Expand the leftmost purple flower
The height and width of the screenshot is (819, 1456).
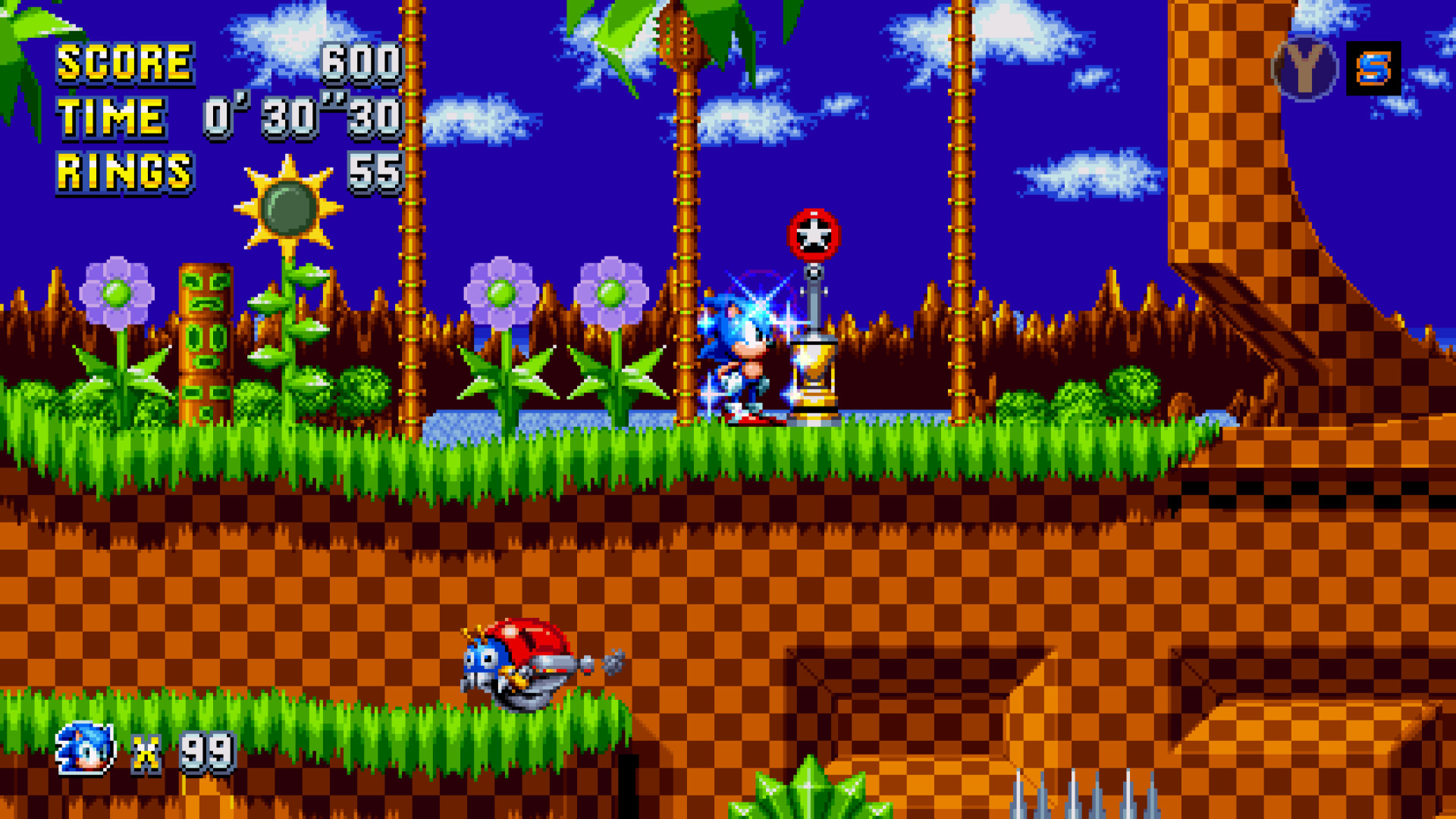118,292
